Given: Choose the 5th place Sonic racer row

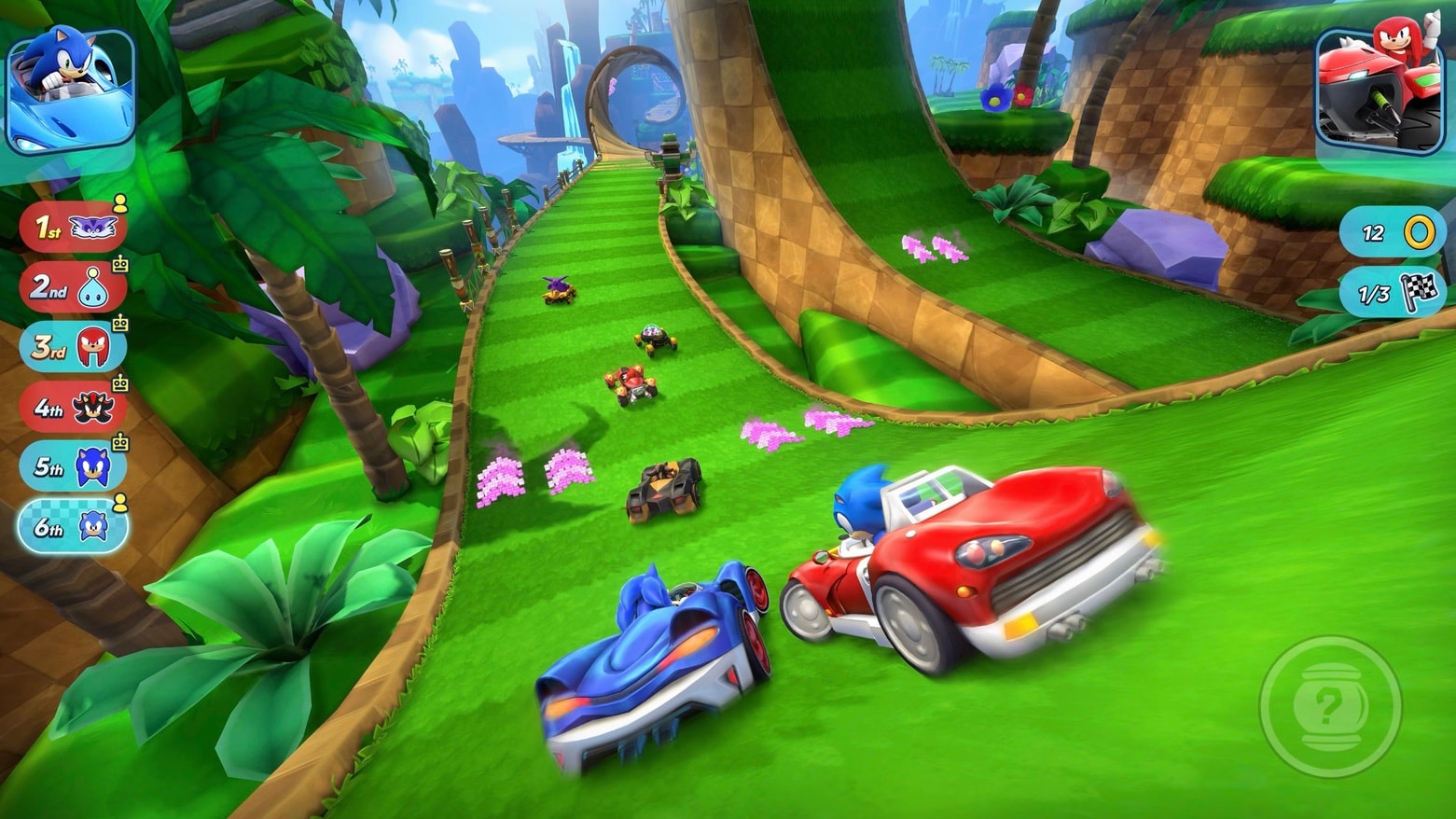Looking at the screenshot, I should 73,466.
